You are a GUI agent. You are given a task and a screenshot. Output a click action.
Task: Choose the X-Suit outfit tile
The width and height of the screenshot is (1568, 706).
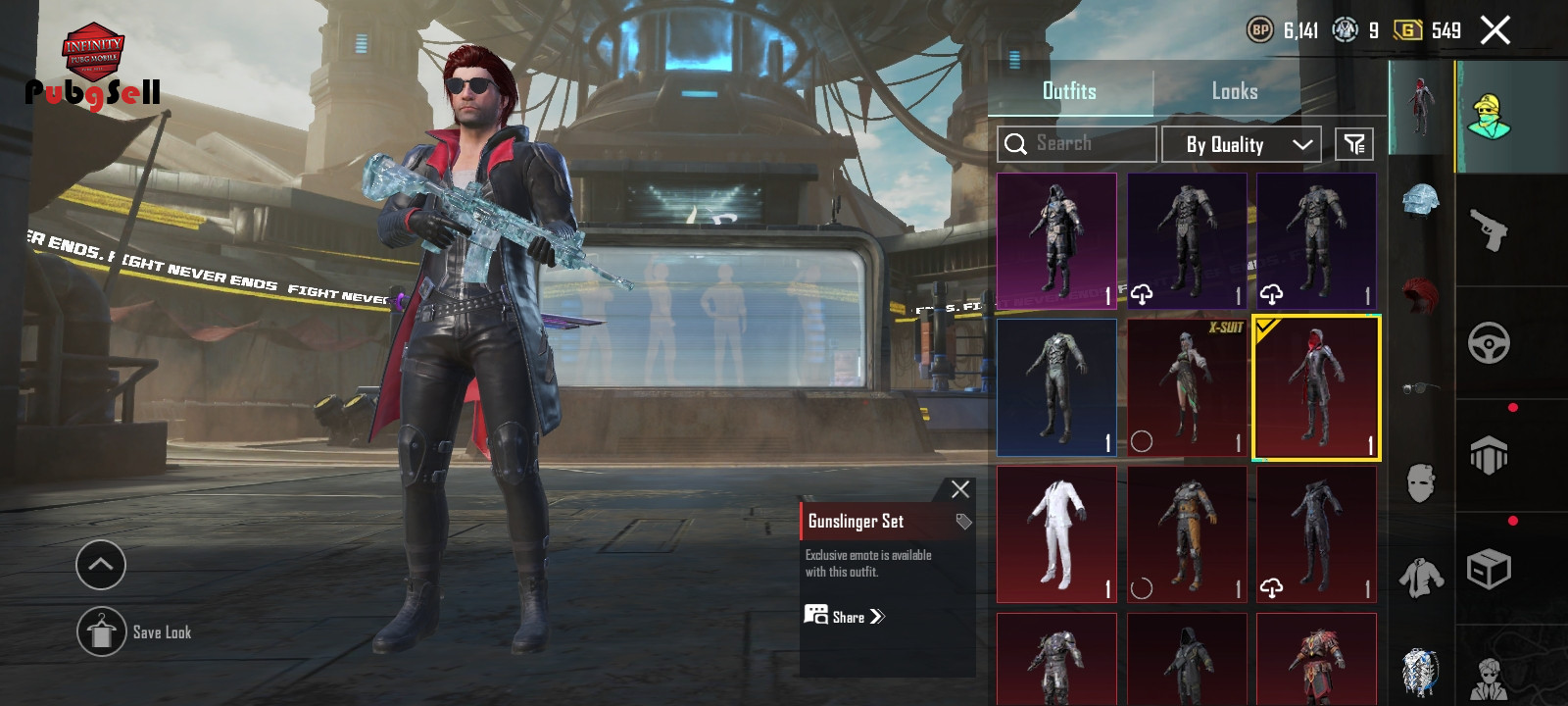(1186, 387)
